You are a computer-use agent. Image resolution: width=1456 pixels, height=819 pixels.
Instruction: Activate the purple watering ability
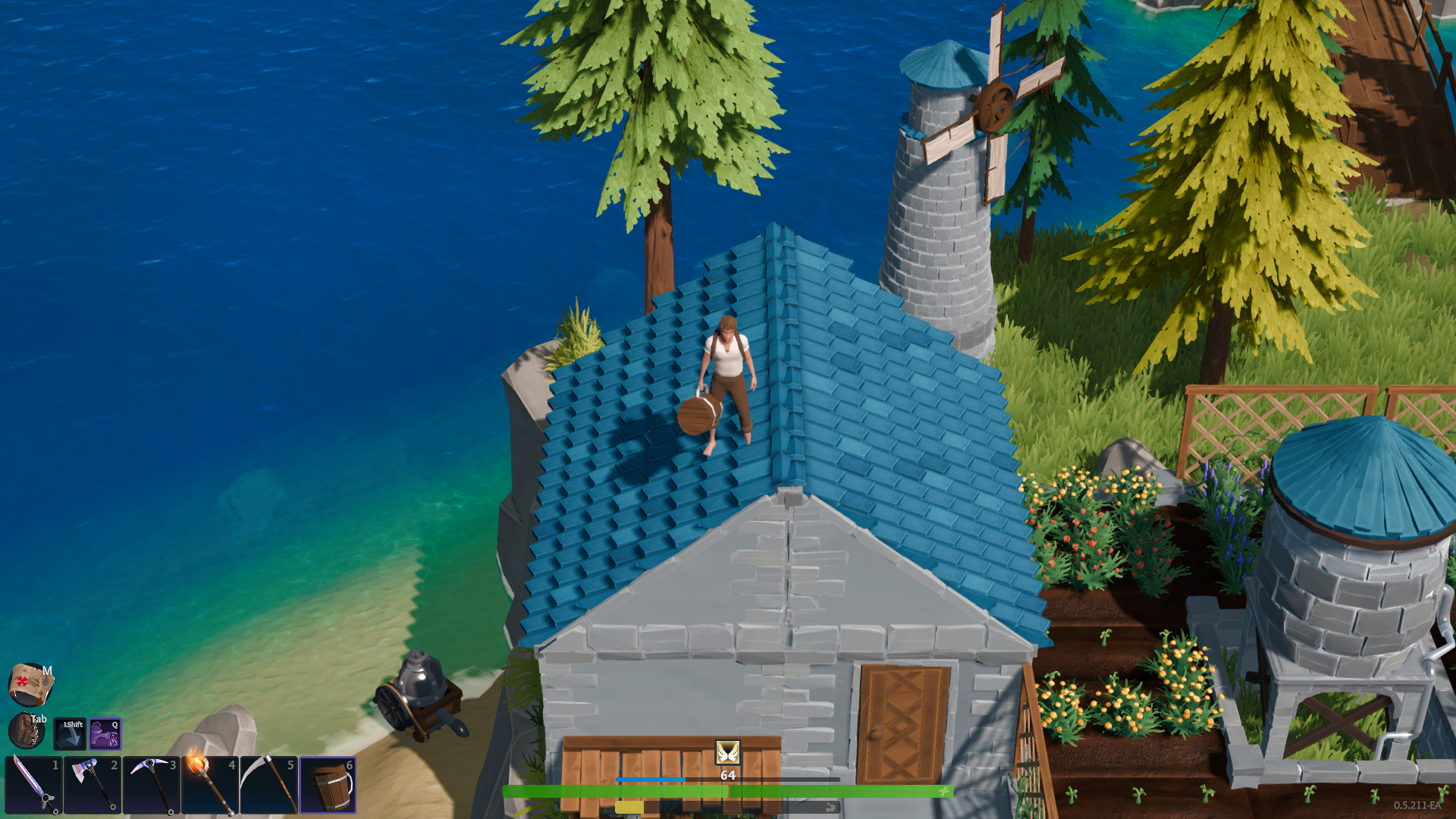click(105, 733)
